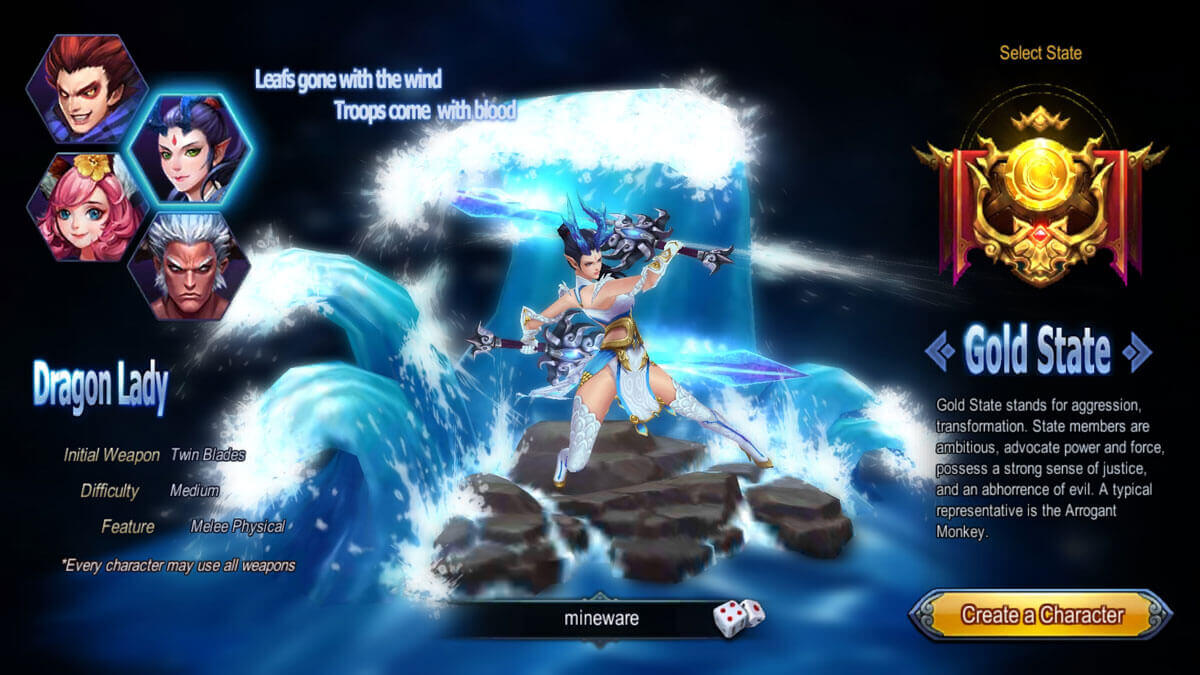1200x675 pixels.
Task: Select the white-haired warrior portrait
Action: (188, 267)
